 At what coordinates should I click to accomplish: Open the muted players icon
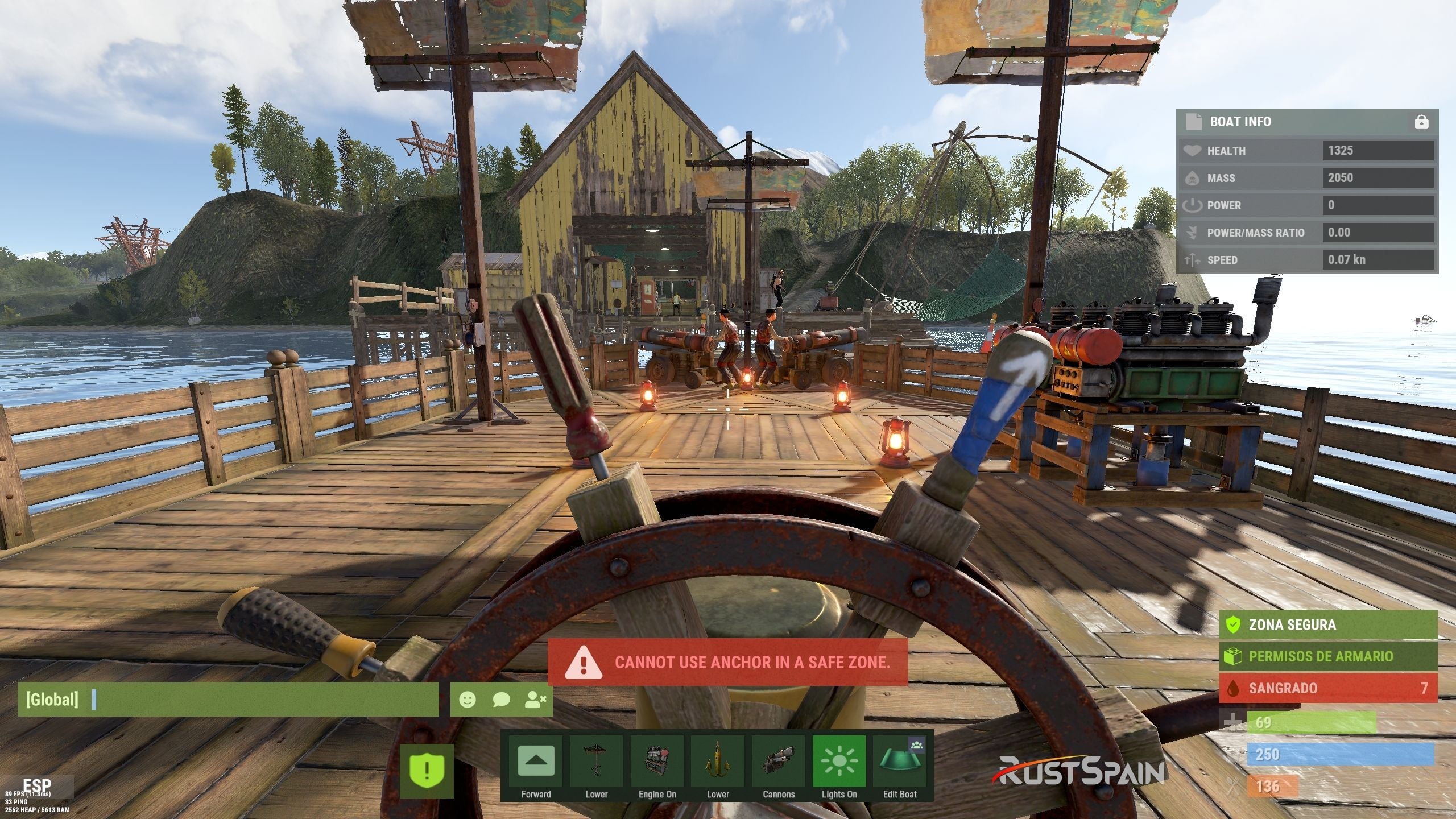(535, 700)
